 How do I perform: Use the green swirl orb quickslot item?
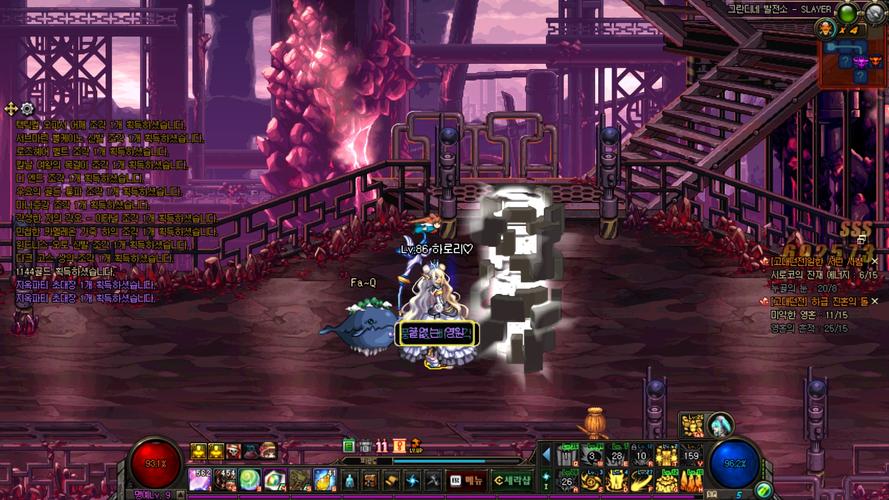click(x=249, y=480)
